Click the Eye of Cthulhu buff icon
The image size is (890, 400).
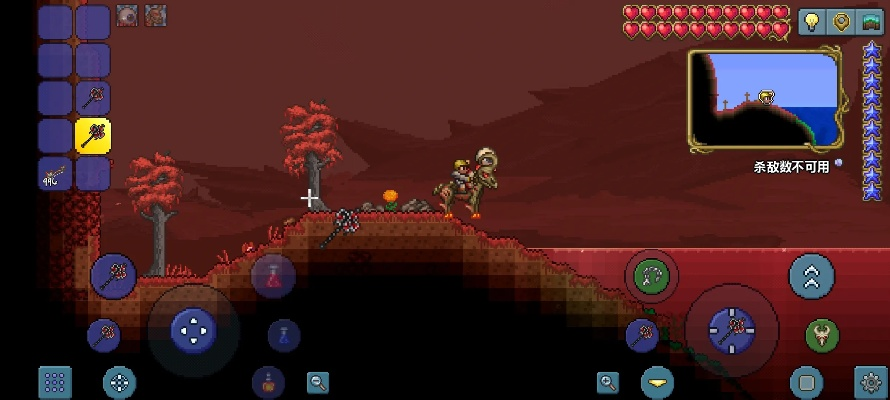(x=127, y=15)
